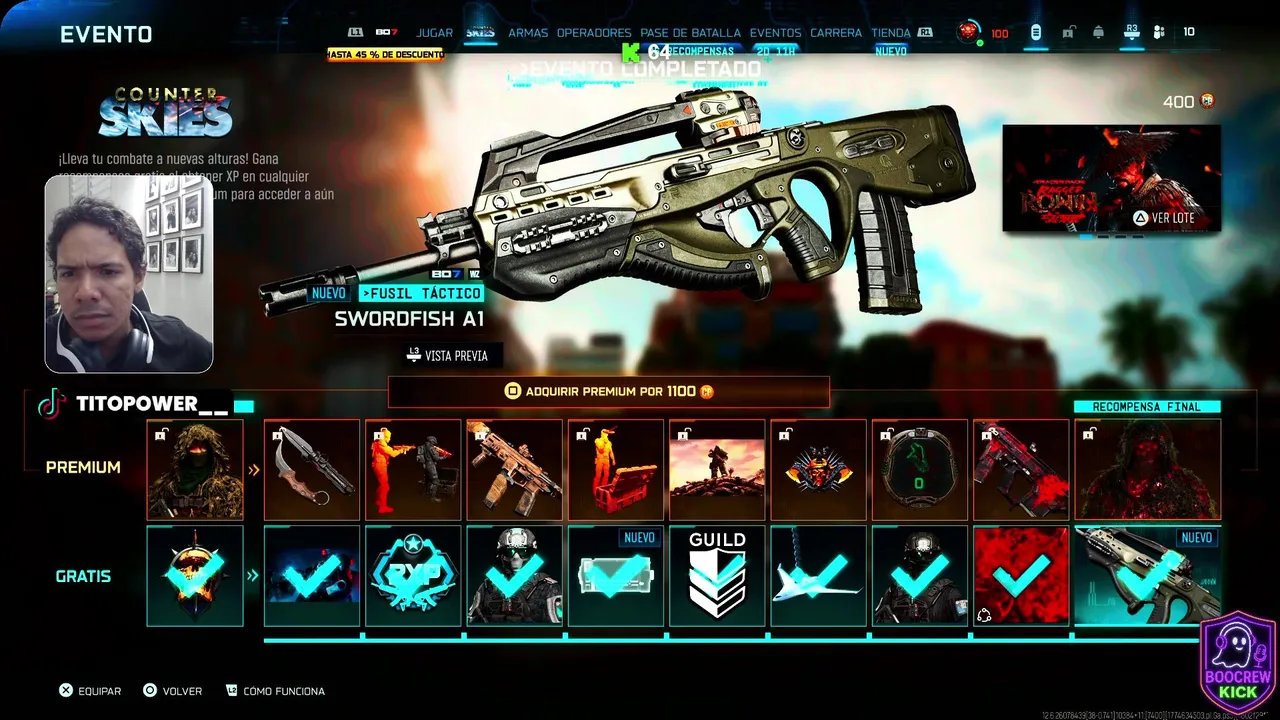Select the Eventos tab
1280x720 pixels.
(x=775, y=33)
